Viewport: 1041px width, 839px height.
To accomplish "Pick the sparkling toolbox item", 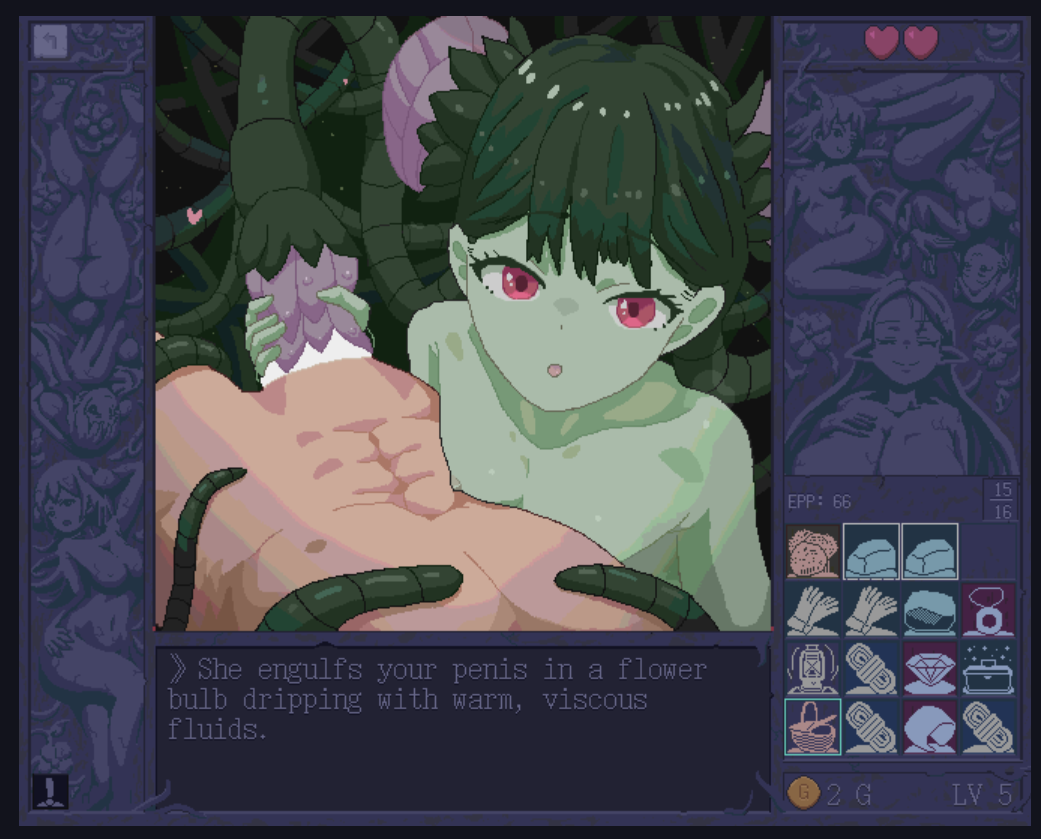I will (988, 668).
